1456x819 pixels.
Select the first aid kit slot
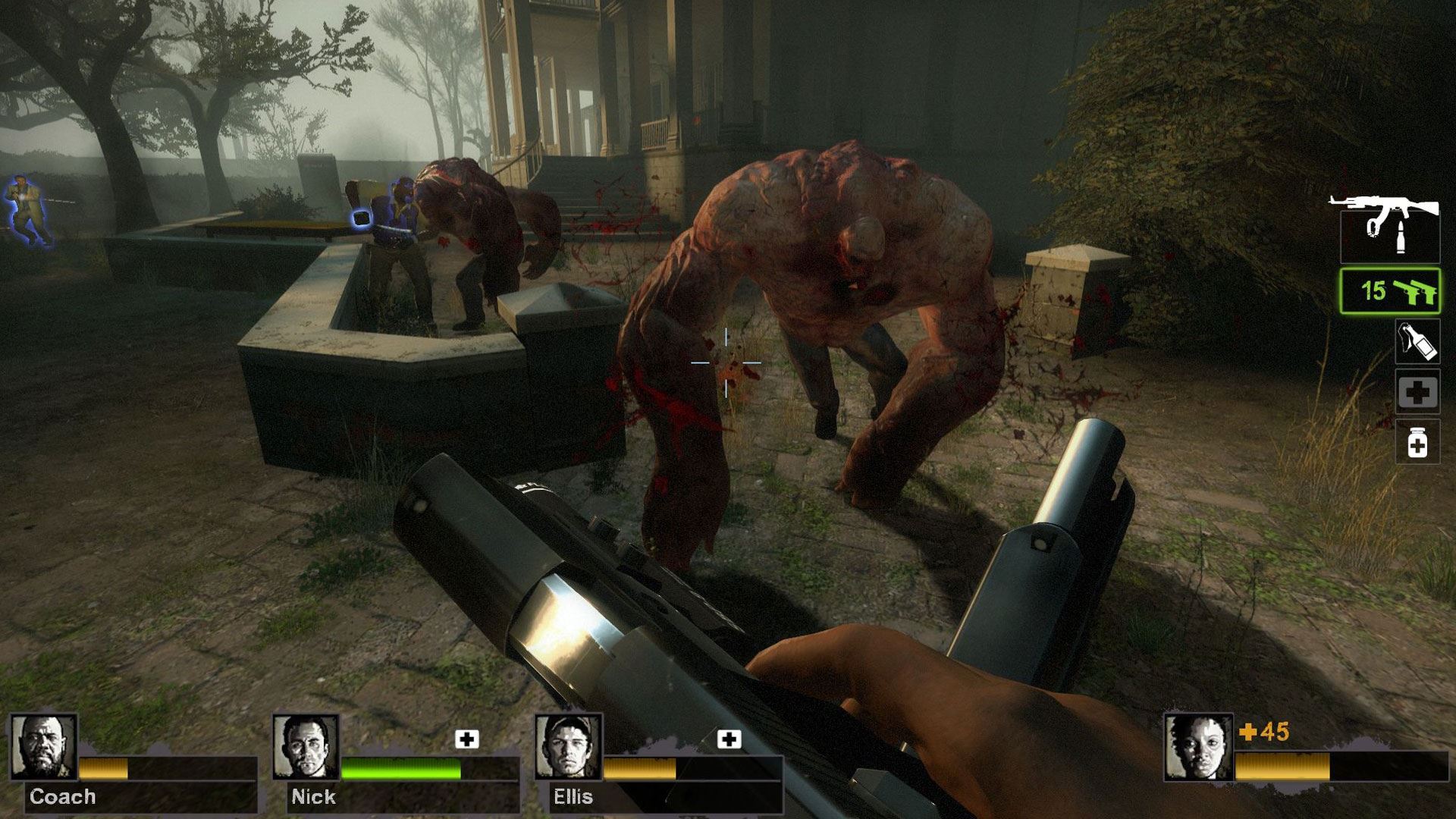(1417, 392)
